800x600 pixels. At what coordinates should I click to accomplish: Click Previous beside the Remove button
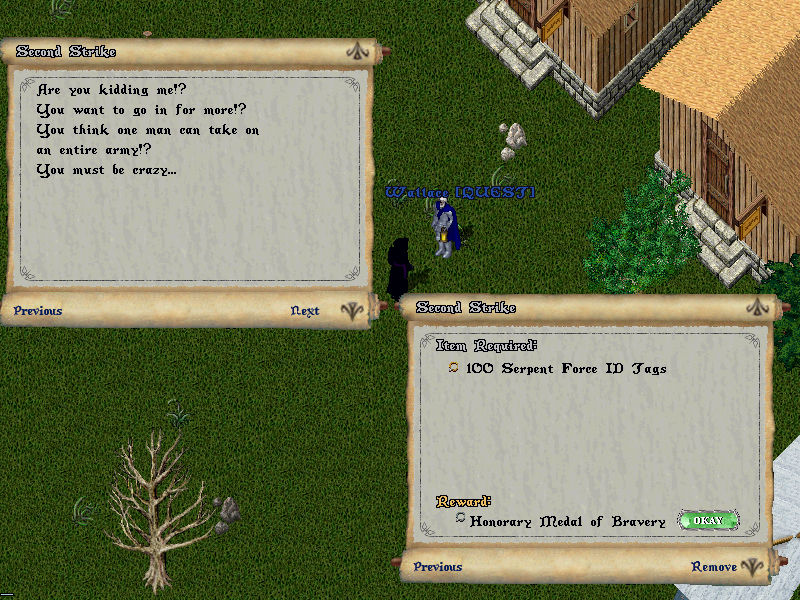(438, 567)
